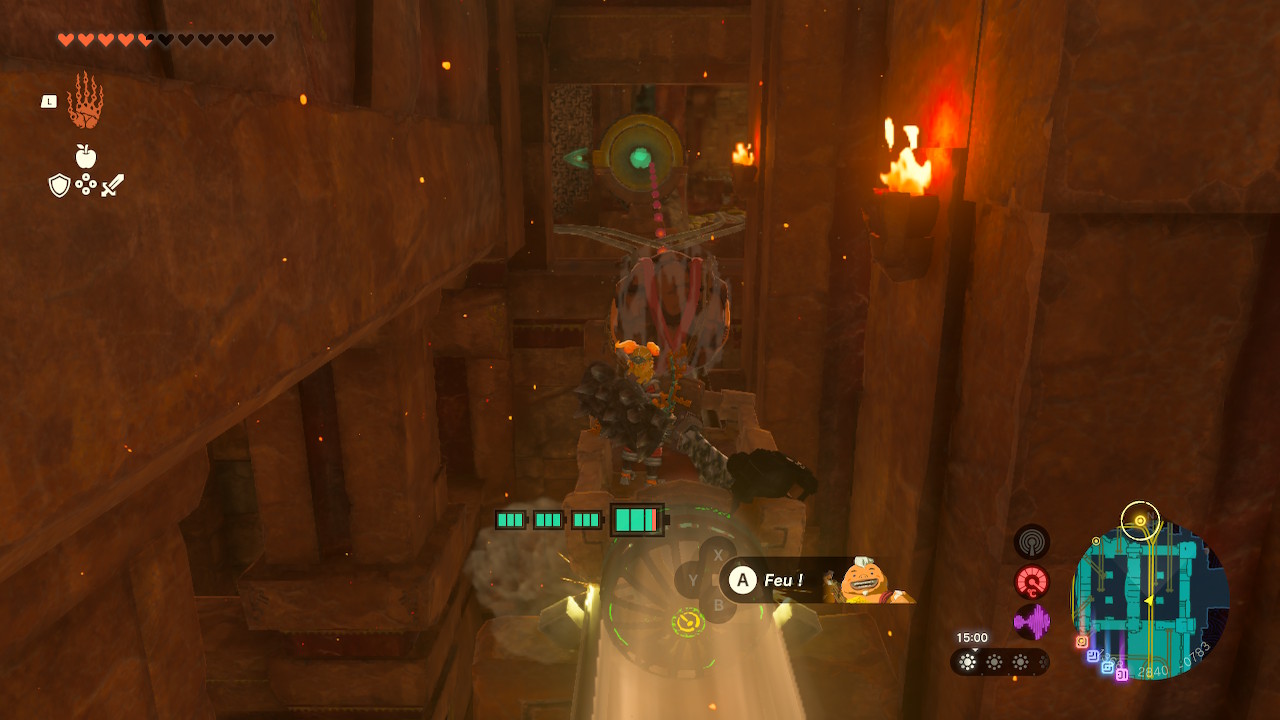This screenshot has height=720, width=1280.
Task: Select the Ultrahand ability hand icon
Action: pos(85,101)
